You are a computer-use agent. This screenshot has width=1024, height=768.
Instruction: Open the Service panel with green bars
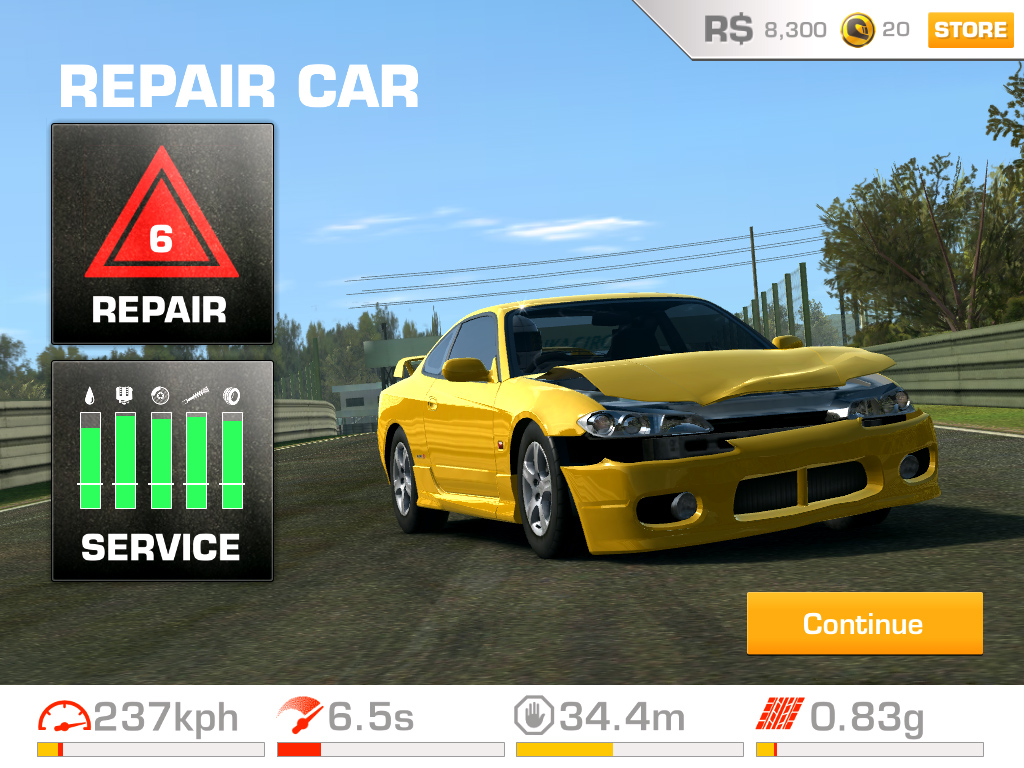[162, 470]
